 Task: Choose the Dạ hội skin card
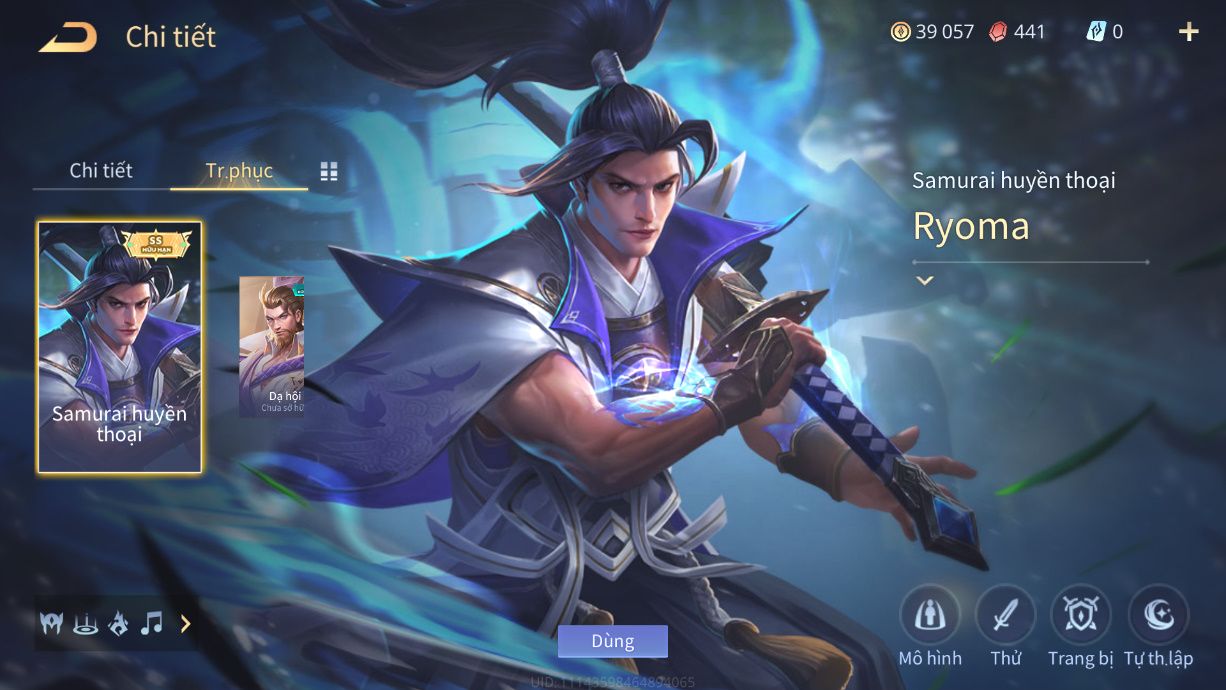click(271, 346)
